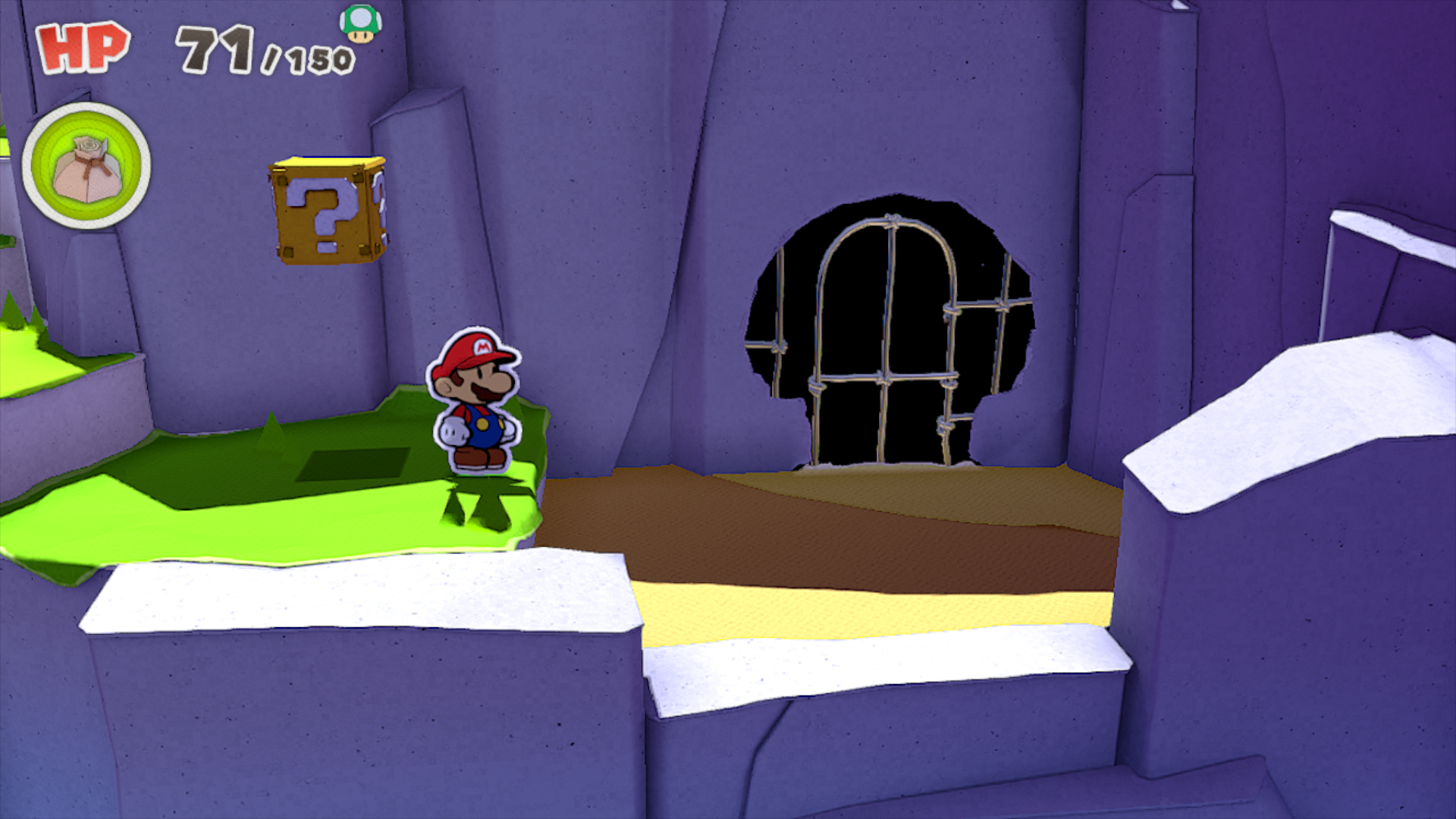
Task: Click the green 1-Up mushroom HUD icon
Action: pyautogui.click(x=360, y=24)
